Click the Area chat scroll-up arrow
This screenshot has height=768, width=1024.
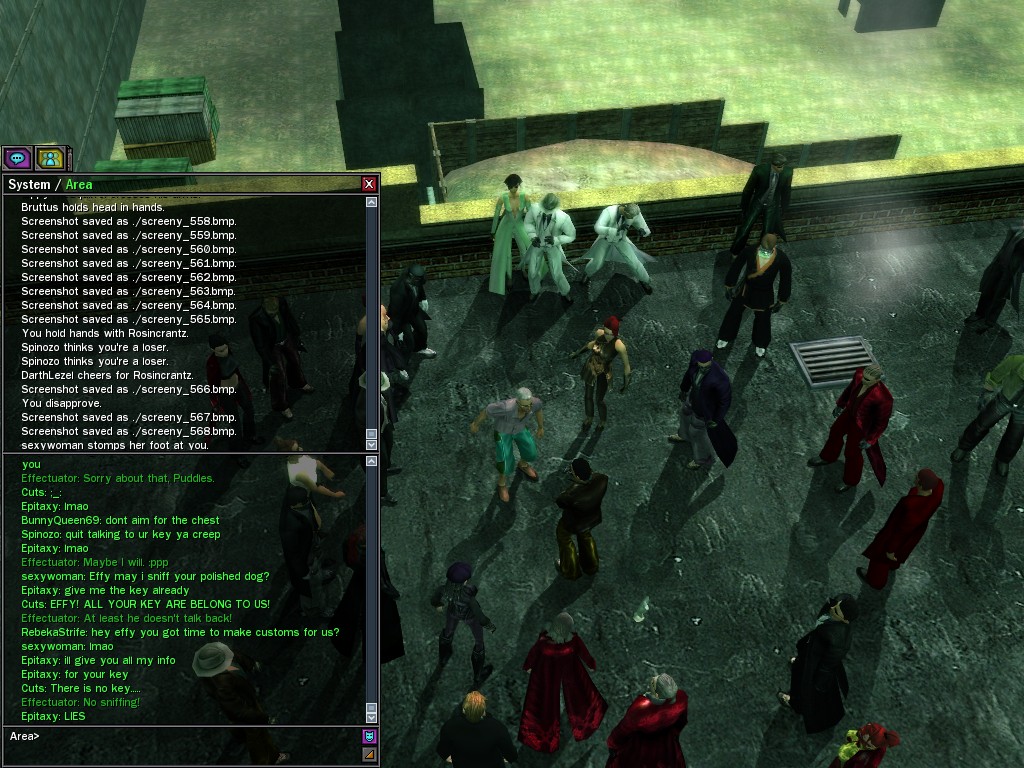click(x=372, y=462)
